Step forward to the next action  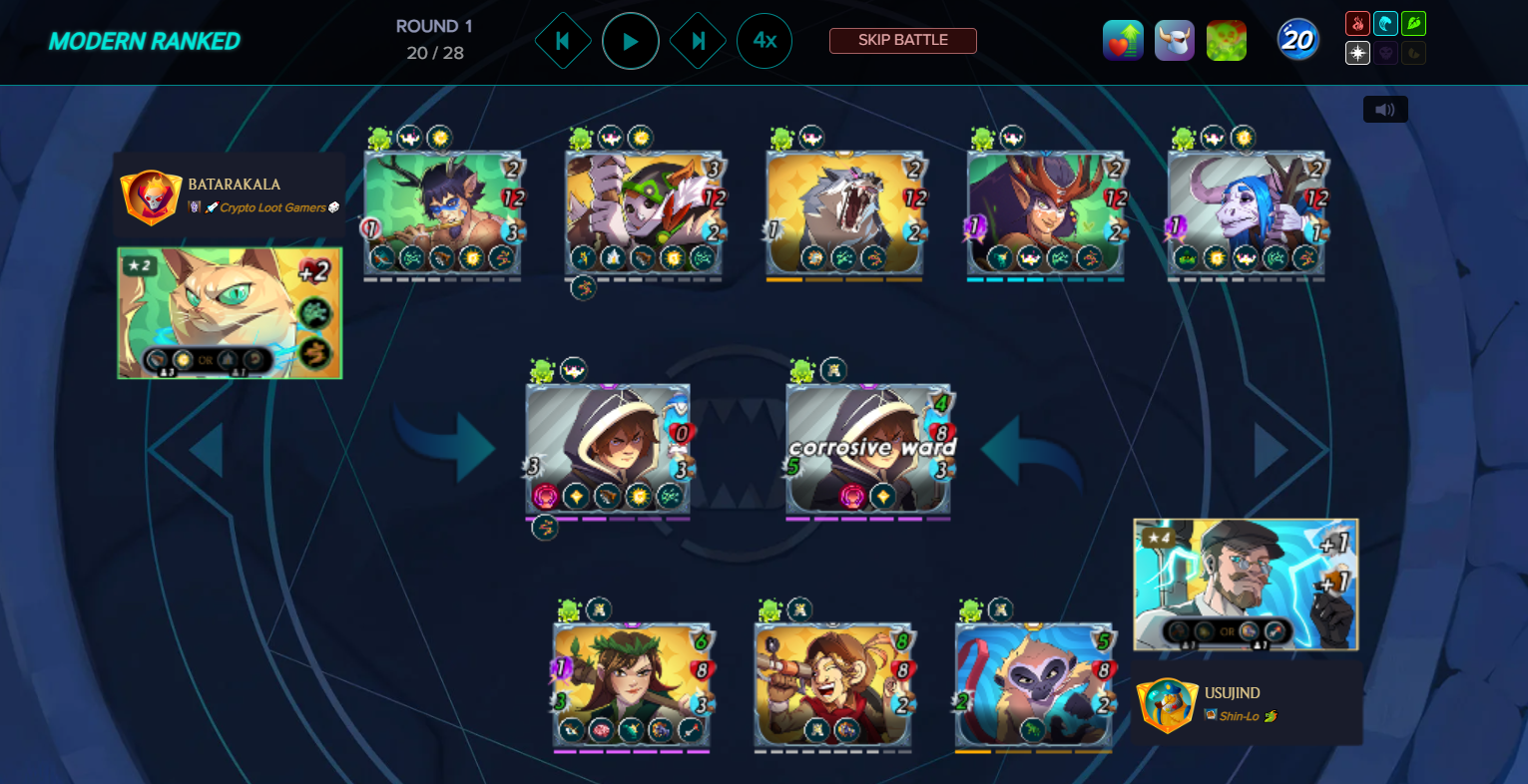coord(698,41)
